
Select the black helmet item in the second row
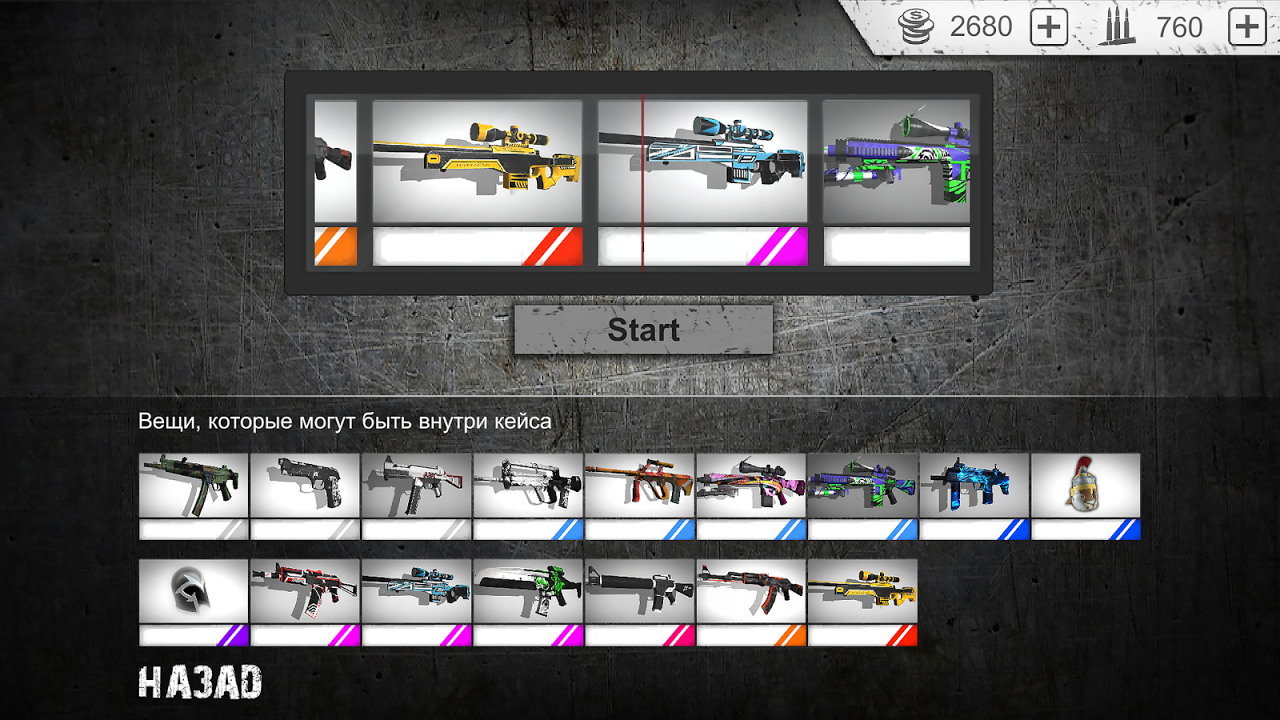coord(192,588)
